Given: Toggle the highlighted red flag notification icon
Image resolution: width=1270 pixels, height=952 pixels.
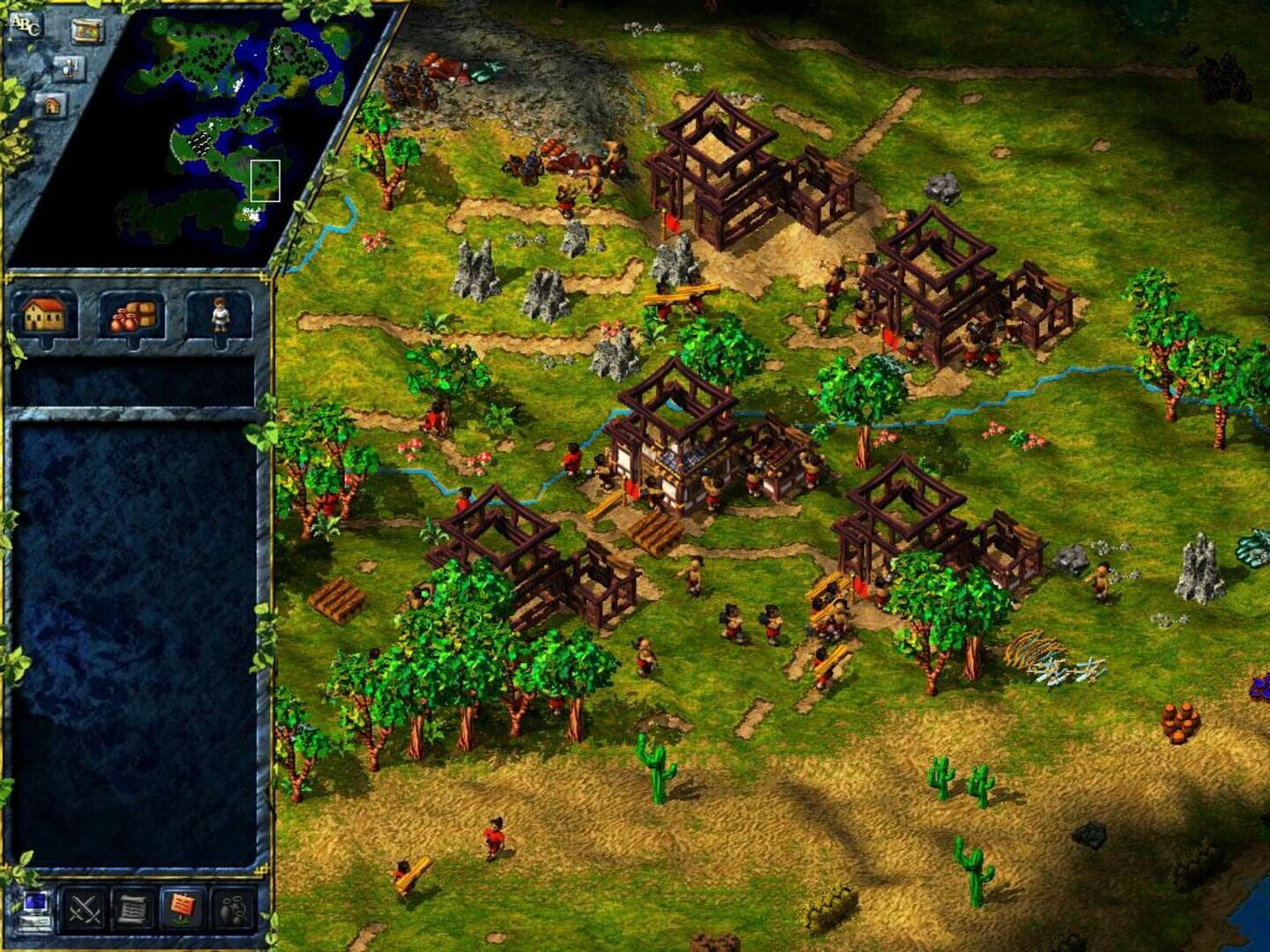Looking at the screenshot, I should pyautogui.click(x=184, y=909).
